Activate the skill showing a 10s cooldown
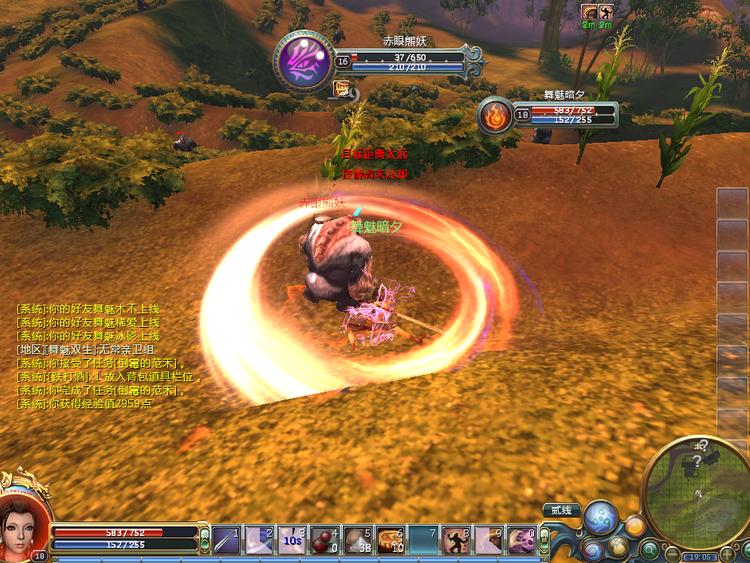This screenshot has width=750, height=563. click(x=292, y=540)
